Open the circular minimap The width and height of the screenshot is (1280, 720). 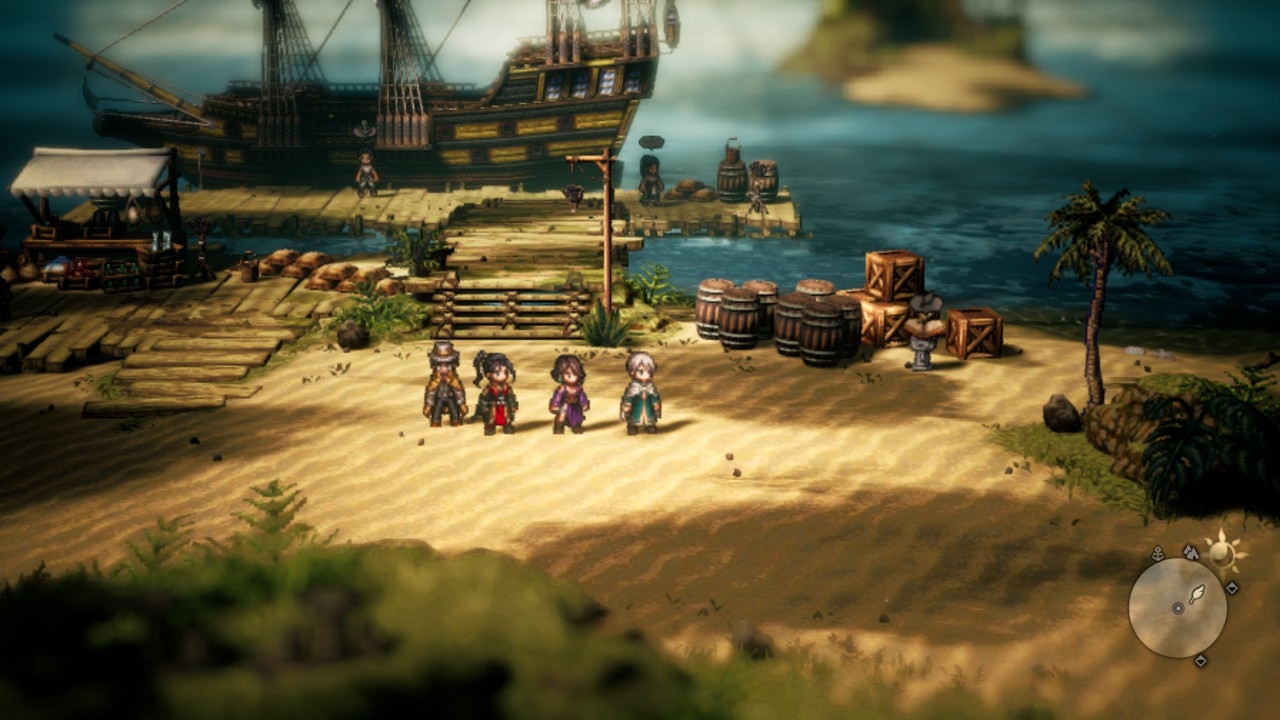click(x=1177, y=607)
